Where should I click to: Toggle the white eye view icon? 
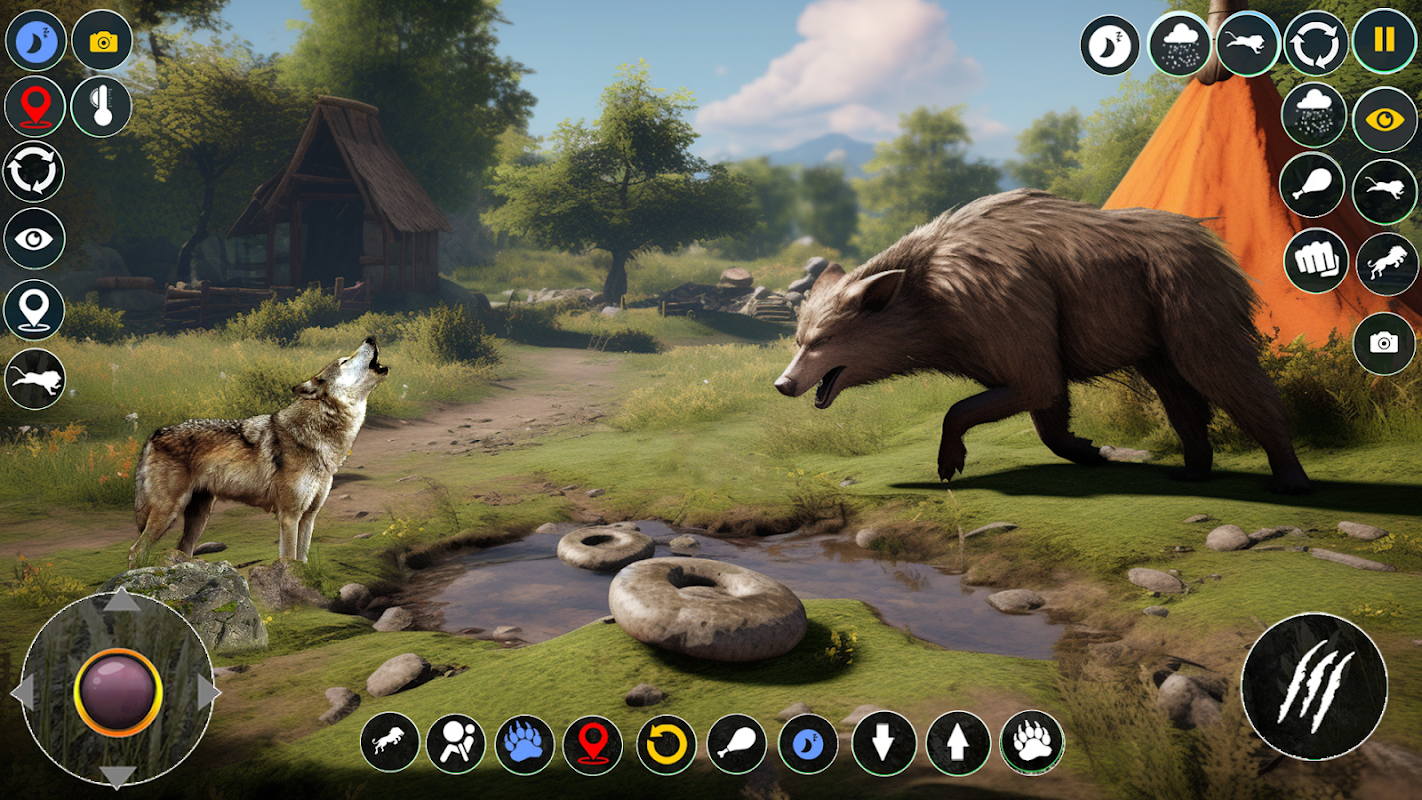34,239
